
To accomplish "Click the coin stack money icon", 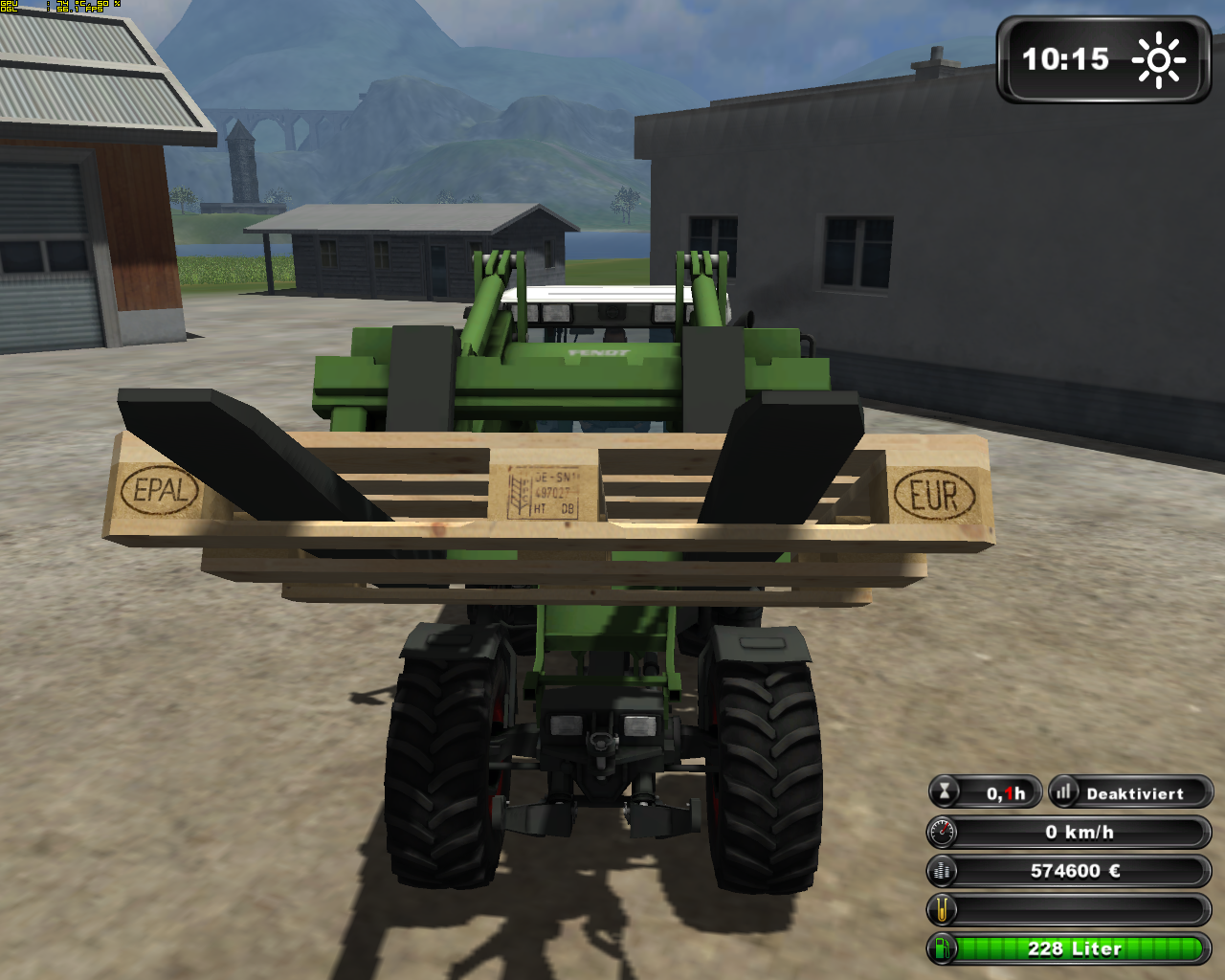I will coord(943,871).
